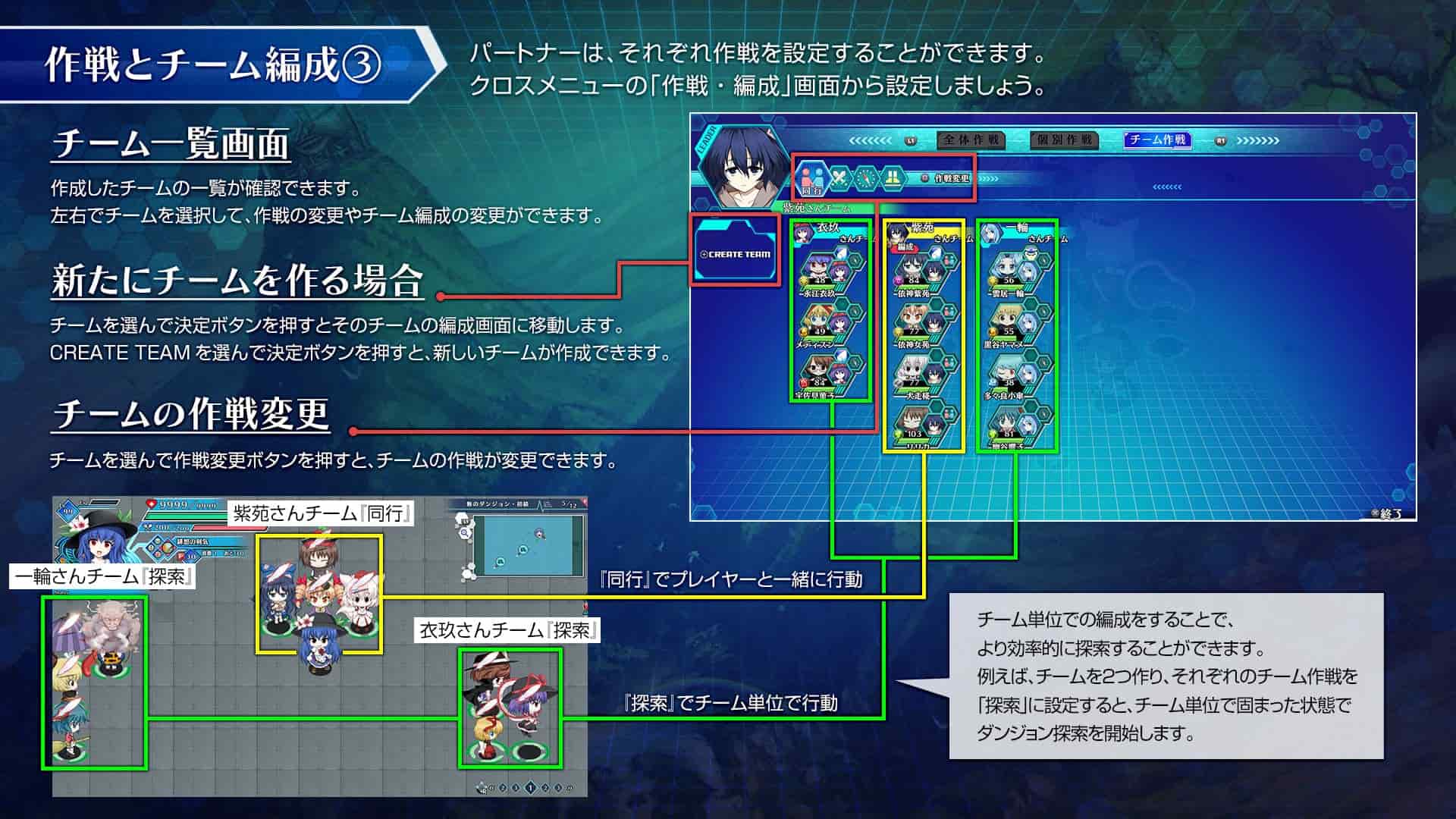Select the 同行 (accompany) strategy icon
This screenshot has width=1456, height=819.
[811, 178]
